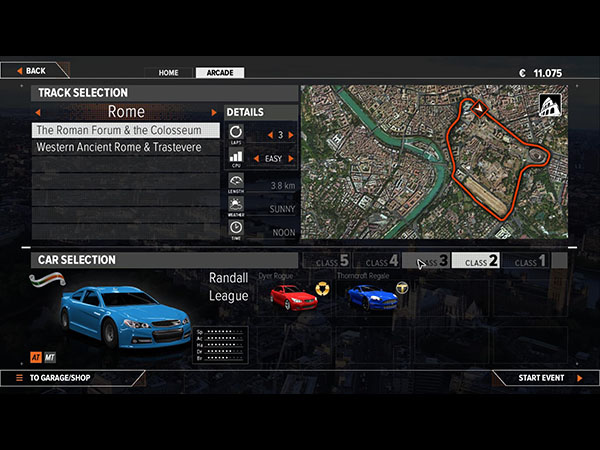Pick the red Dyer Rogue car

[x=293, y=296]
